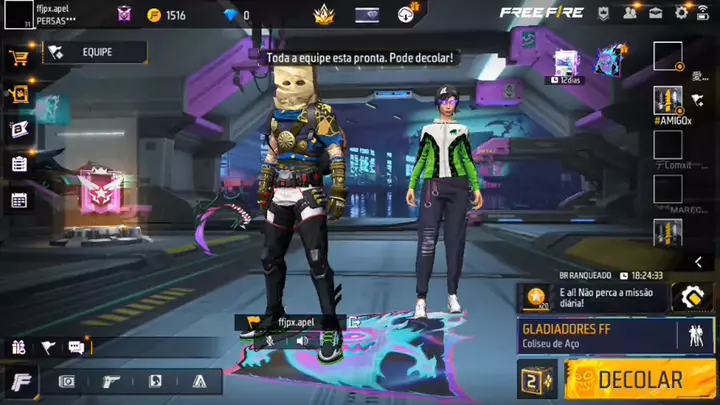Open the shop cart icon
The height and width of the screenshot is (405, 720).
[x=18, y=57]
